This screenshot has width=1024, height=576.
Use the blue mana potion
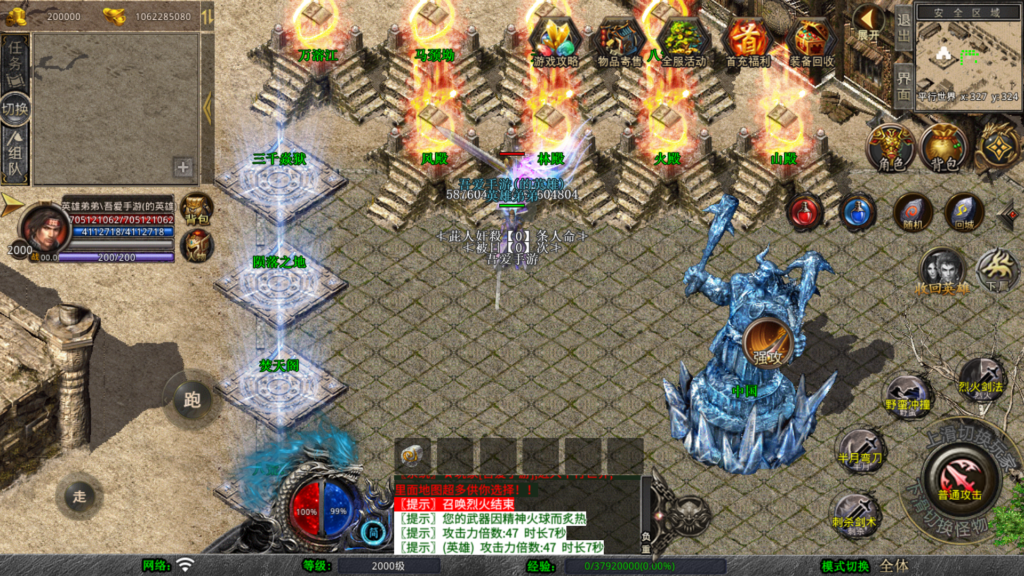click(x=858, y=212)
